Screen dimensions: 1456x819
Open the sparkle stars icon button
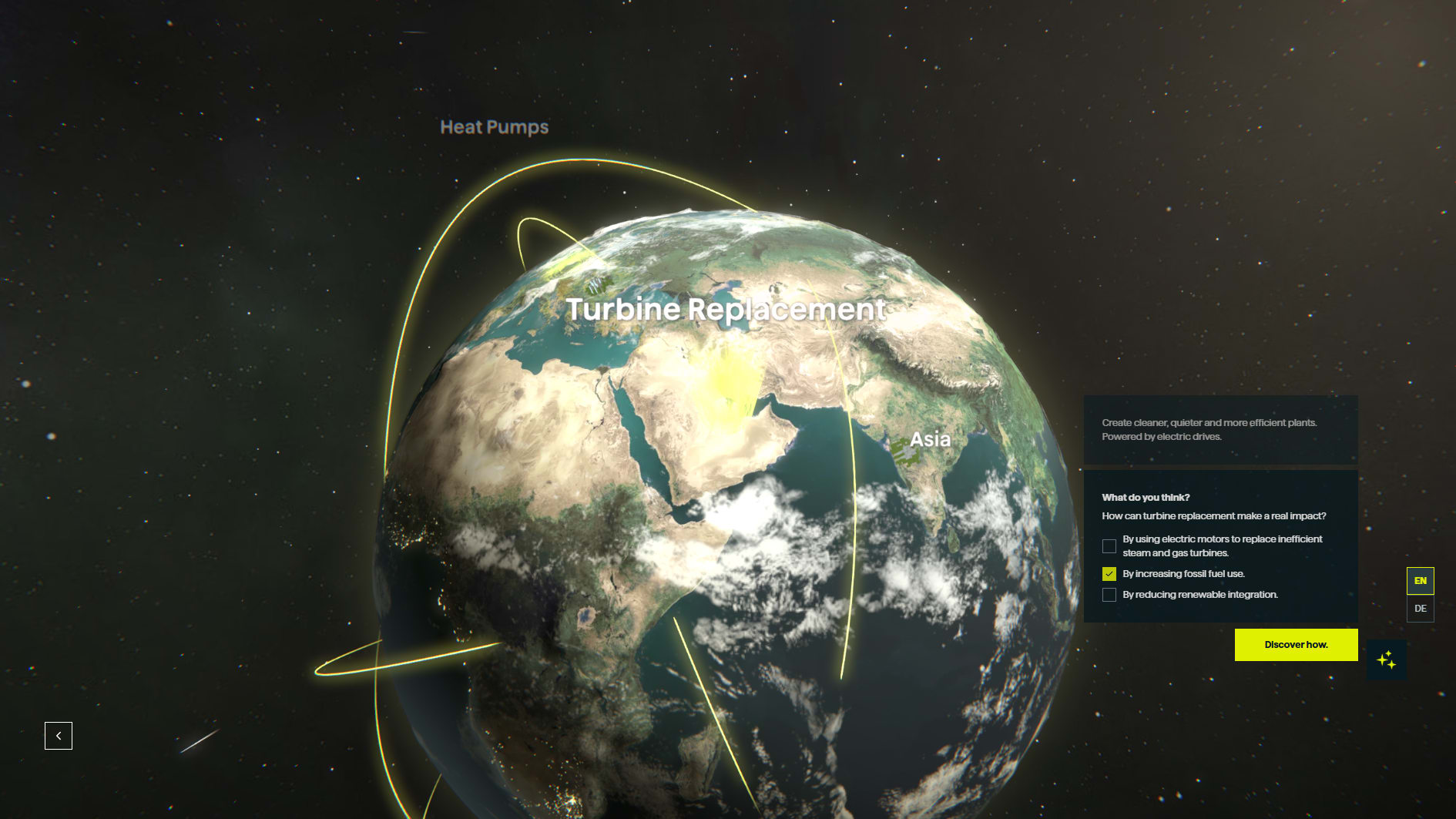coord(1387,660)
